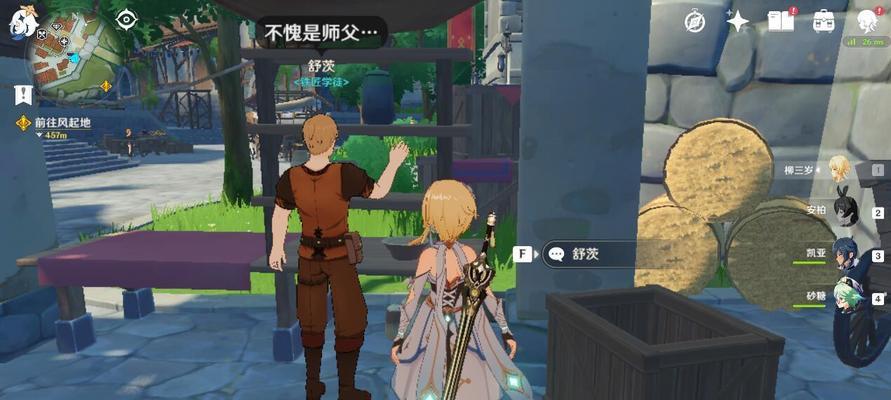The width and height of the screenshot is (891, 400).
Task: Open the compass adventure icon
Action: 695,21
